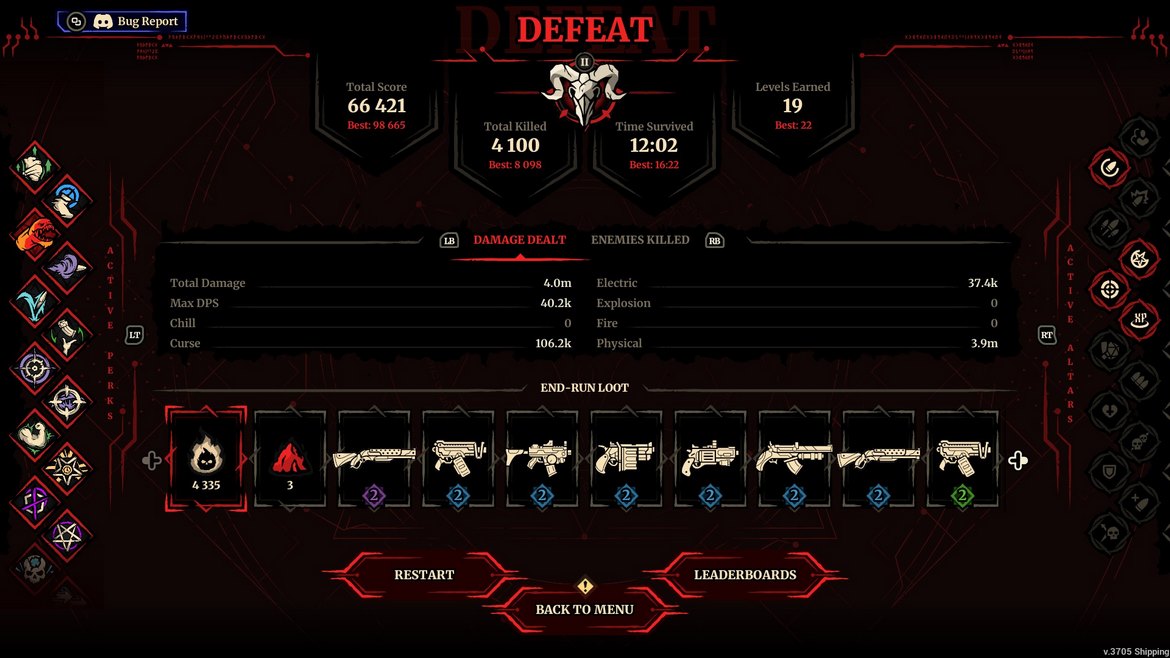Choose the red crystal loot slot
Viewport: 1170px width, 658px height.
[x=290, y=459]
